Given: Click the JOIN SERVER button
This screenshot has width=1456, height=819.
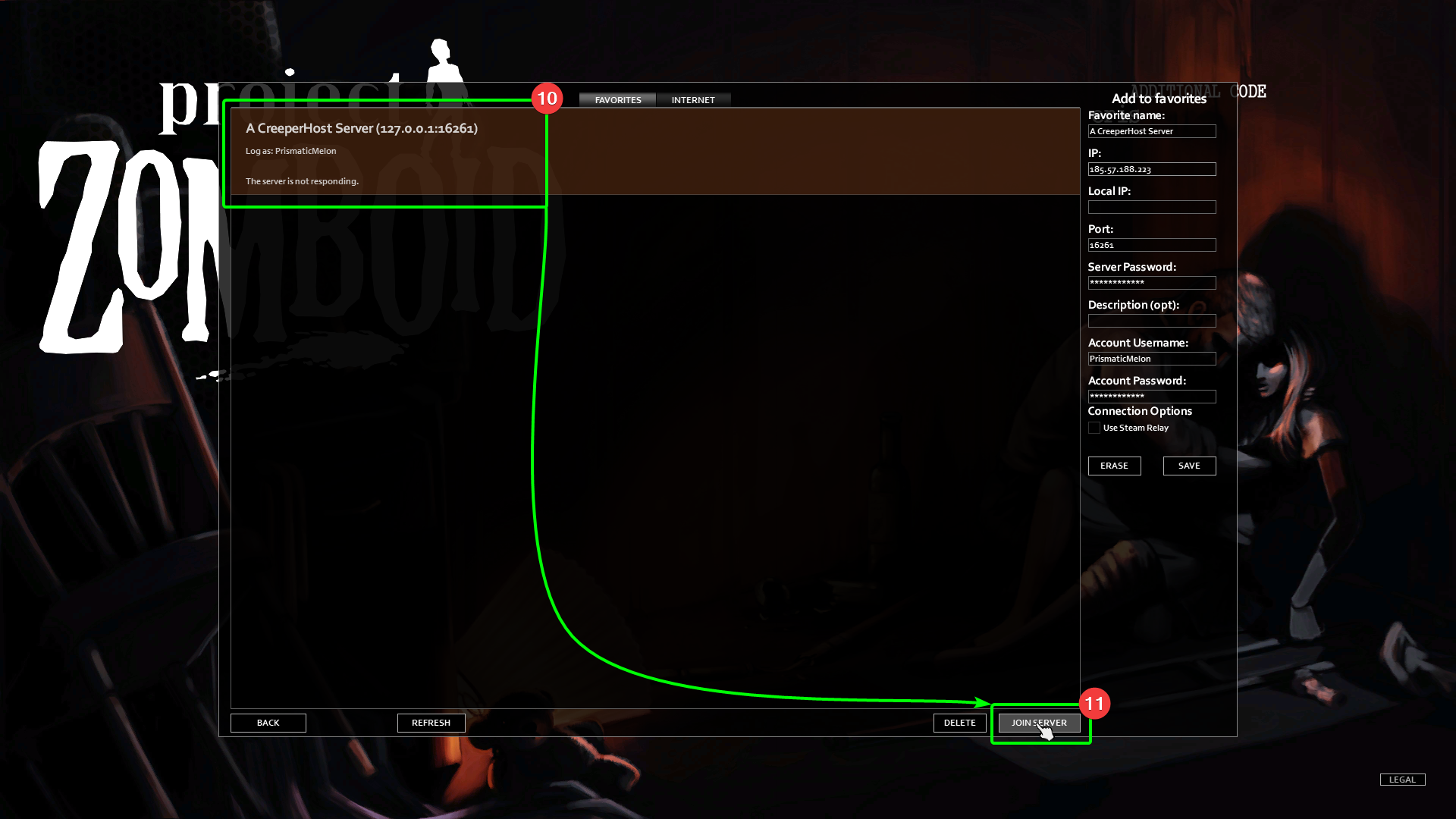Looking at the screenshot, I should tap(1039, 723).
